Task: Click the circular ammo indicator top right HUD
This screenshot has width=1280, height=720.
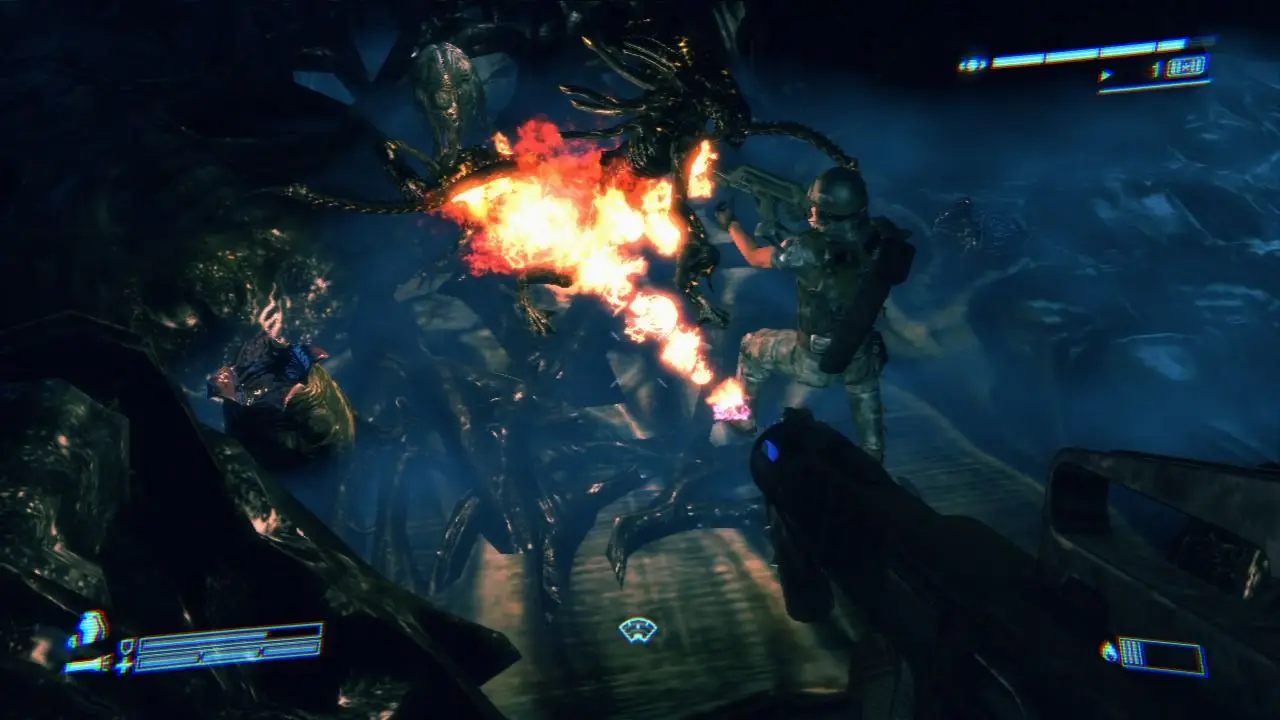Action: coord(970,62)
